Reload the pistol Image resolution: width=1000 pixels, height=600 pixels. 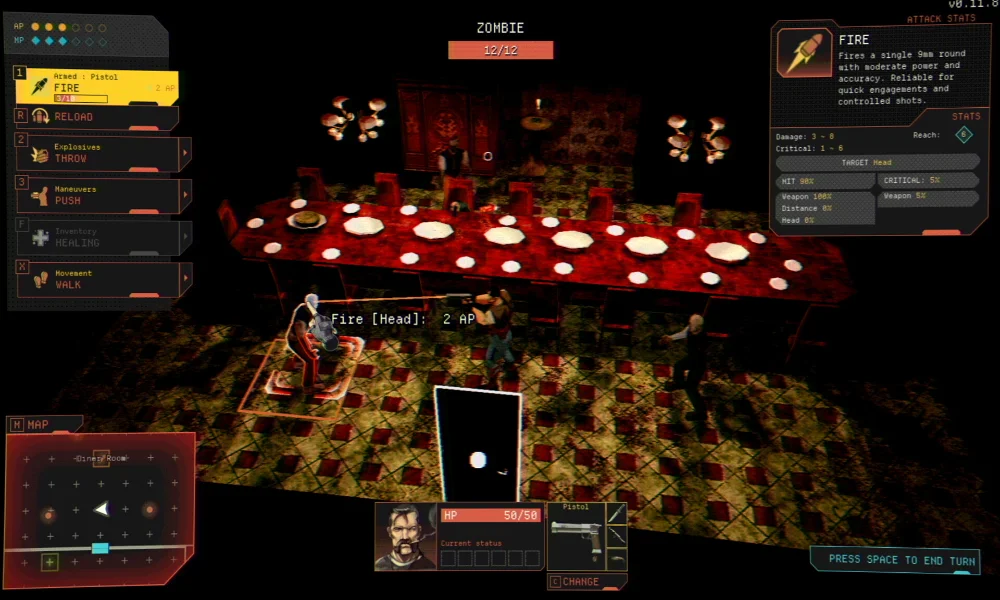(x=97, y=117)
